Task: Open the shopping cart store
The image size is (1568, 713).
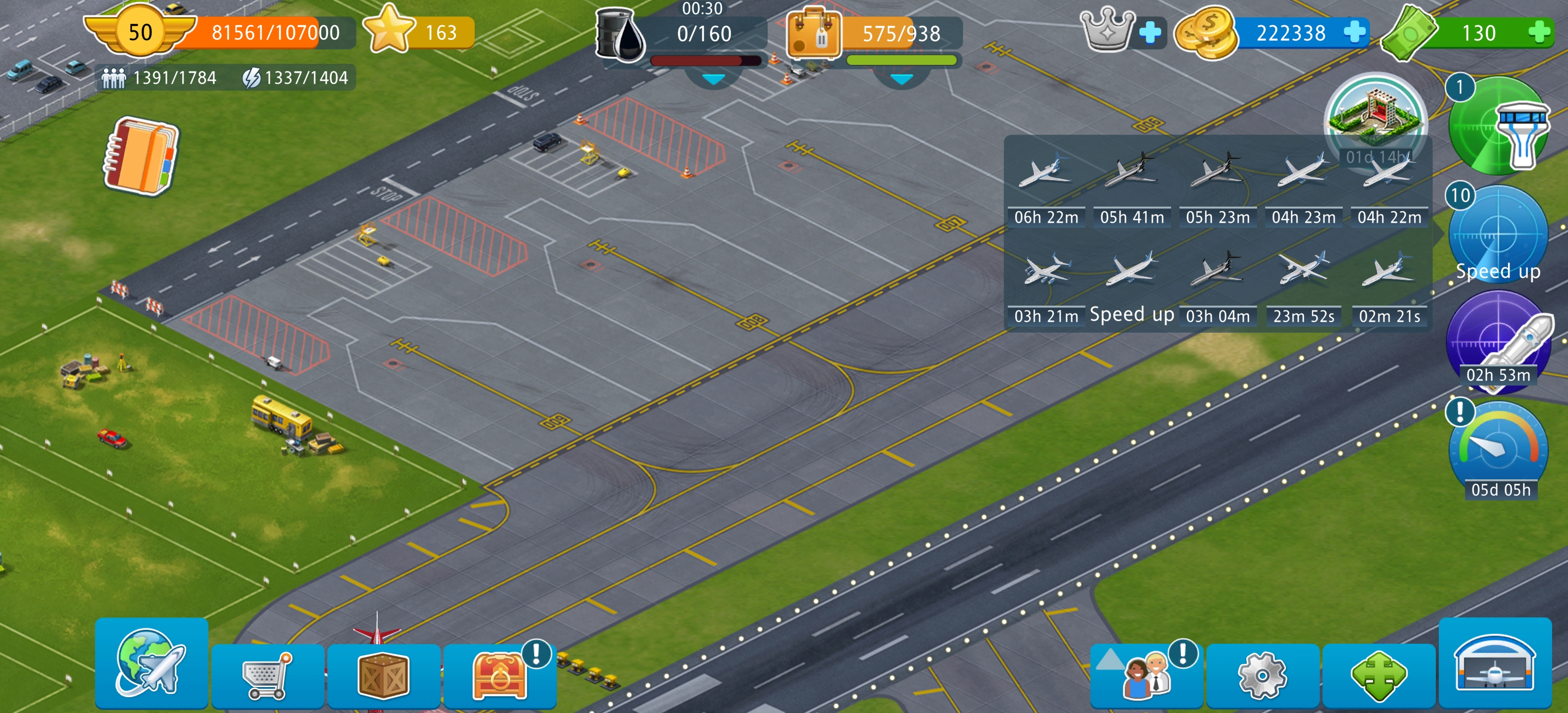Action: 267,676
